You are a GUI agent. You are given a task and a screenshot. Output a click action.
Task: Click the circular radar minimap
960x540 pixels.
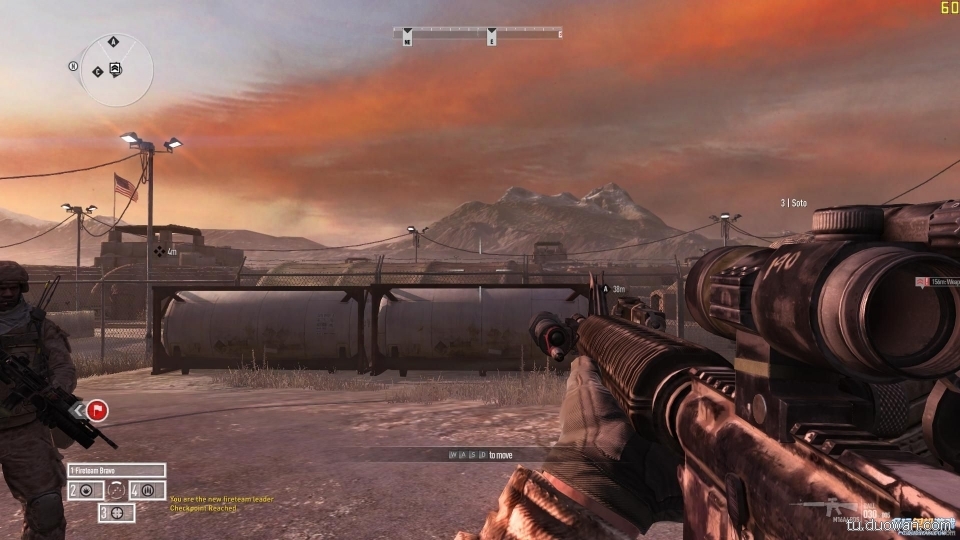[x=116, y=70]
